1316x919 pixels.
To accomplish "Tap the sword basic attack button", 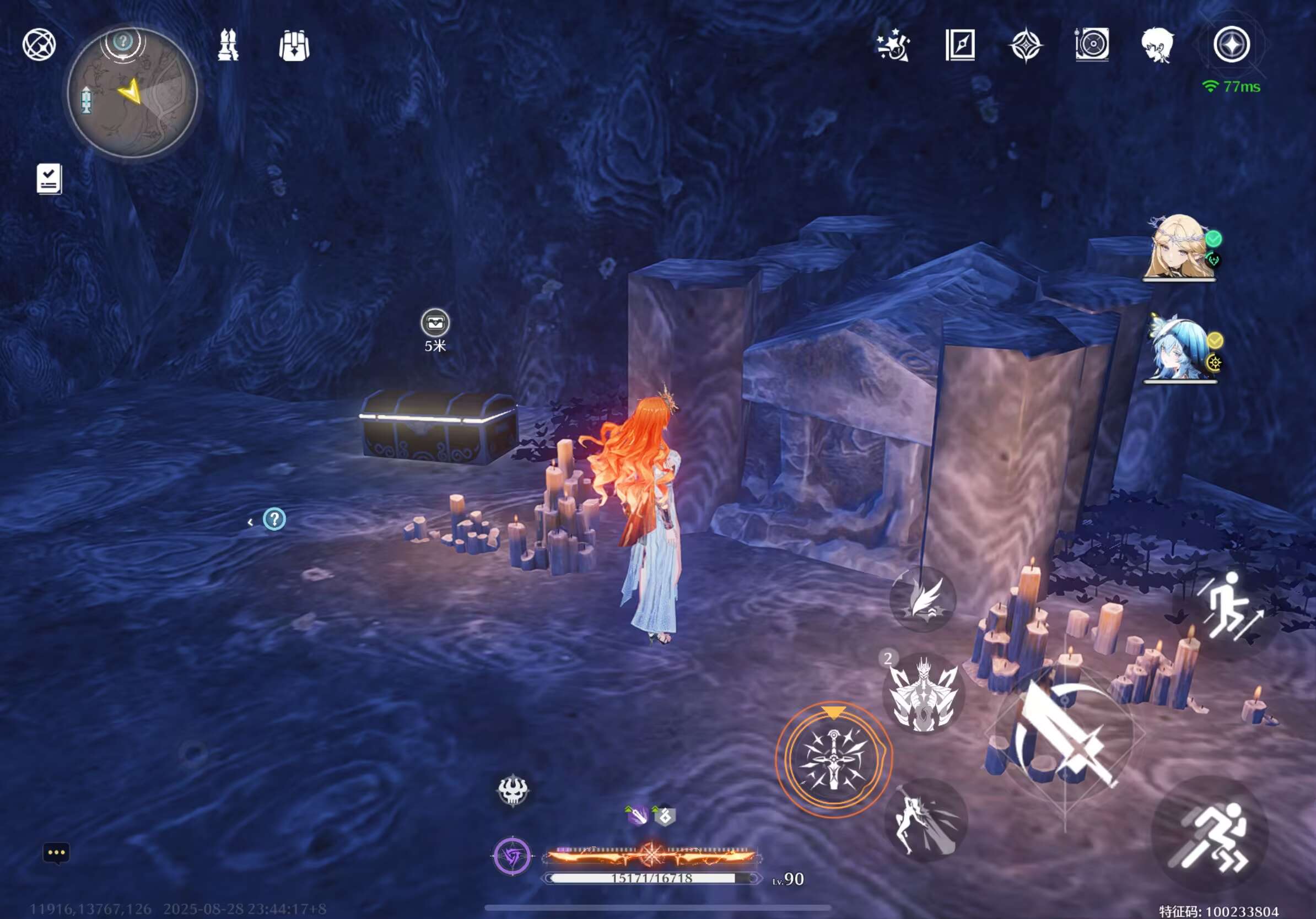I will pos(1065,733).
